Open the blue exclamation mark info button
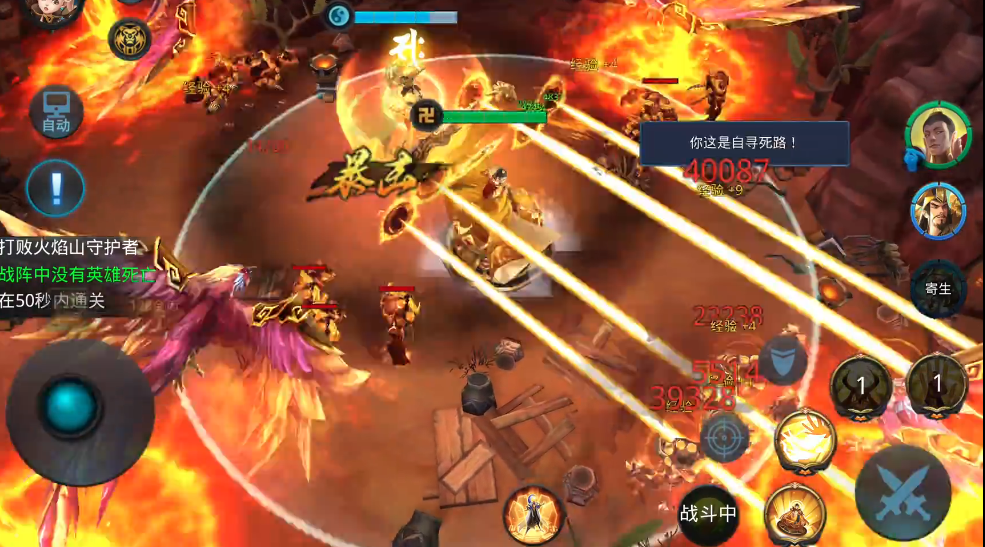 pos(55,187)
